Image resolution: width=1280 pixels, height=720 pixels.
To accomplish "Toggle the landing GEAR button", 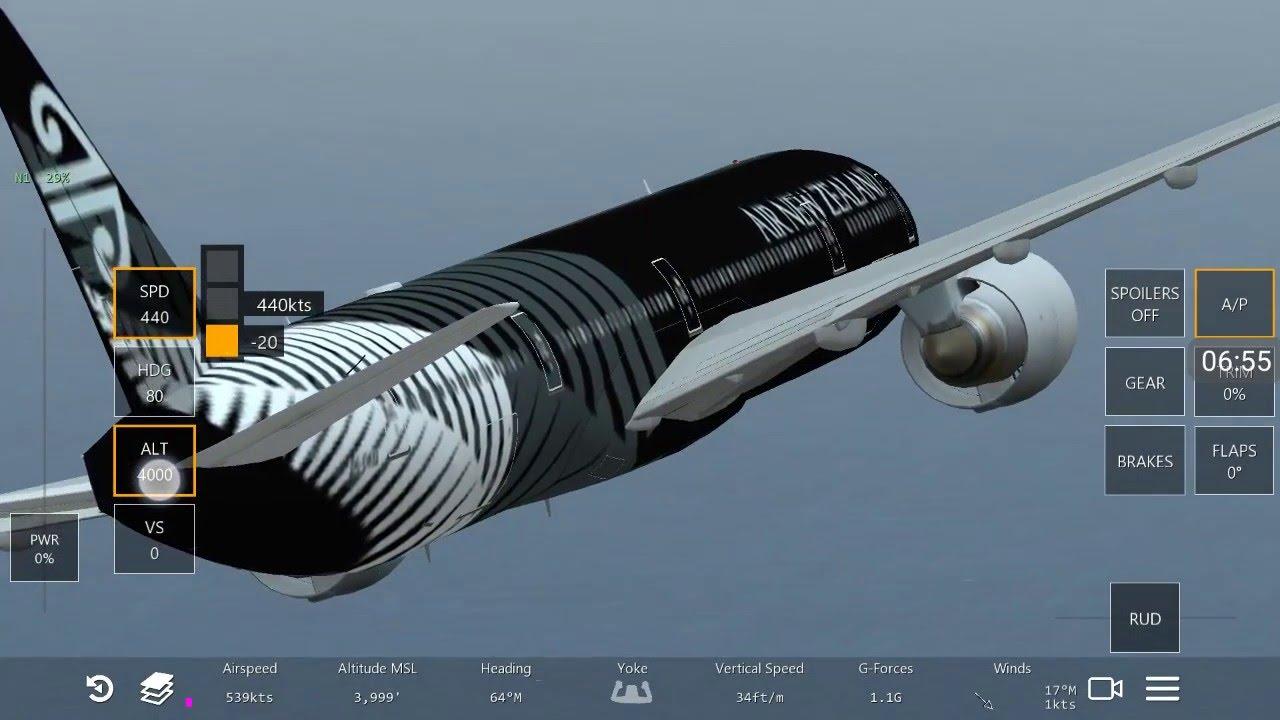I will [1144, 382].
